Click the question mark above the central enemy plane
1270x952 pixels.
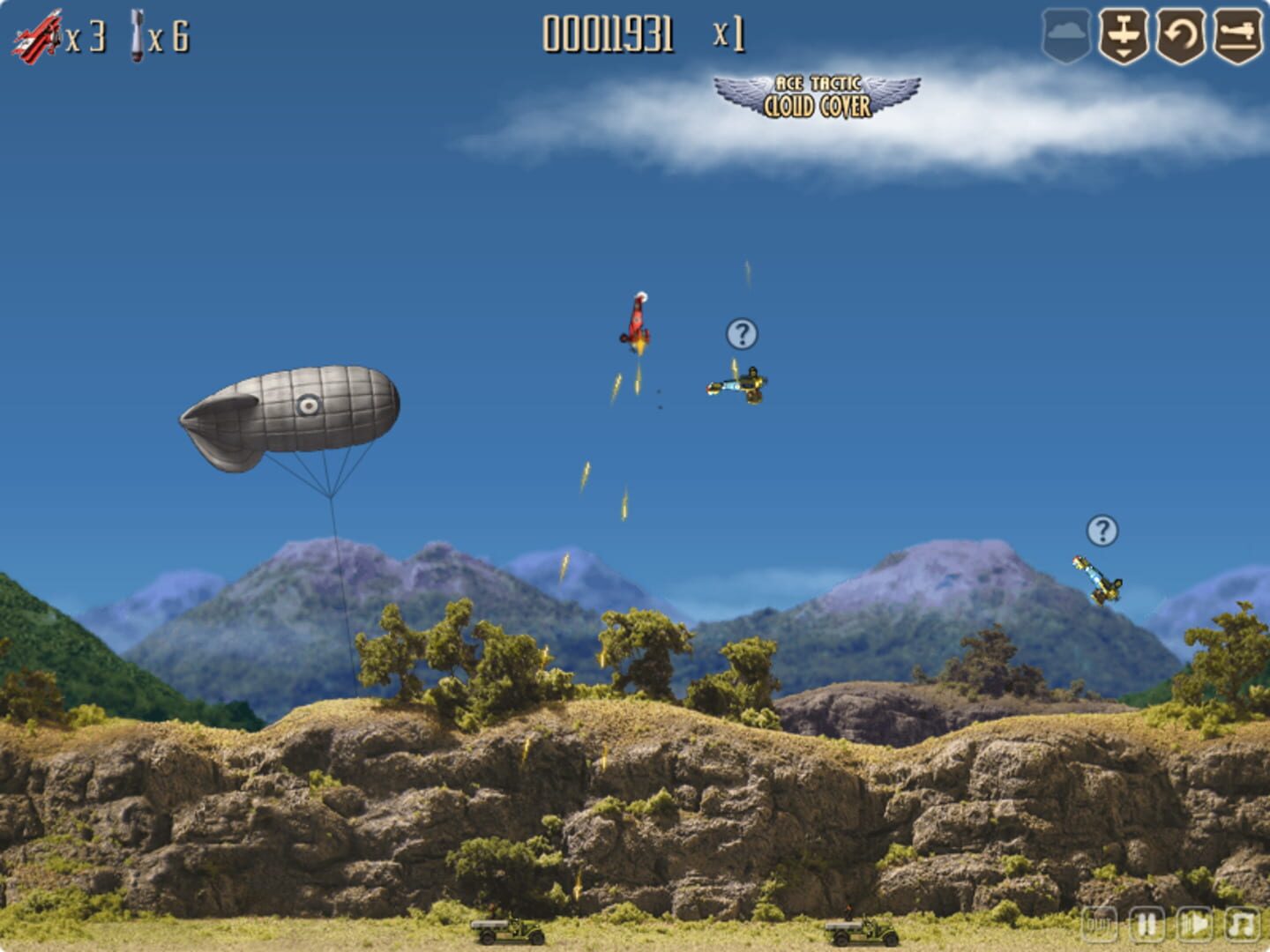[739, 334]
